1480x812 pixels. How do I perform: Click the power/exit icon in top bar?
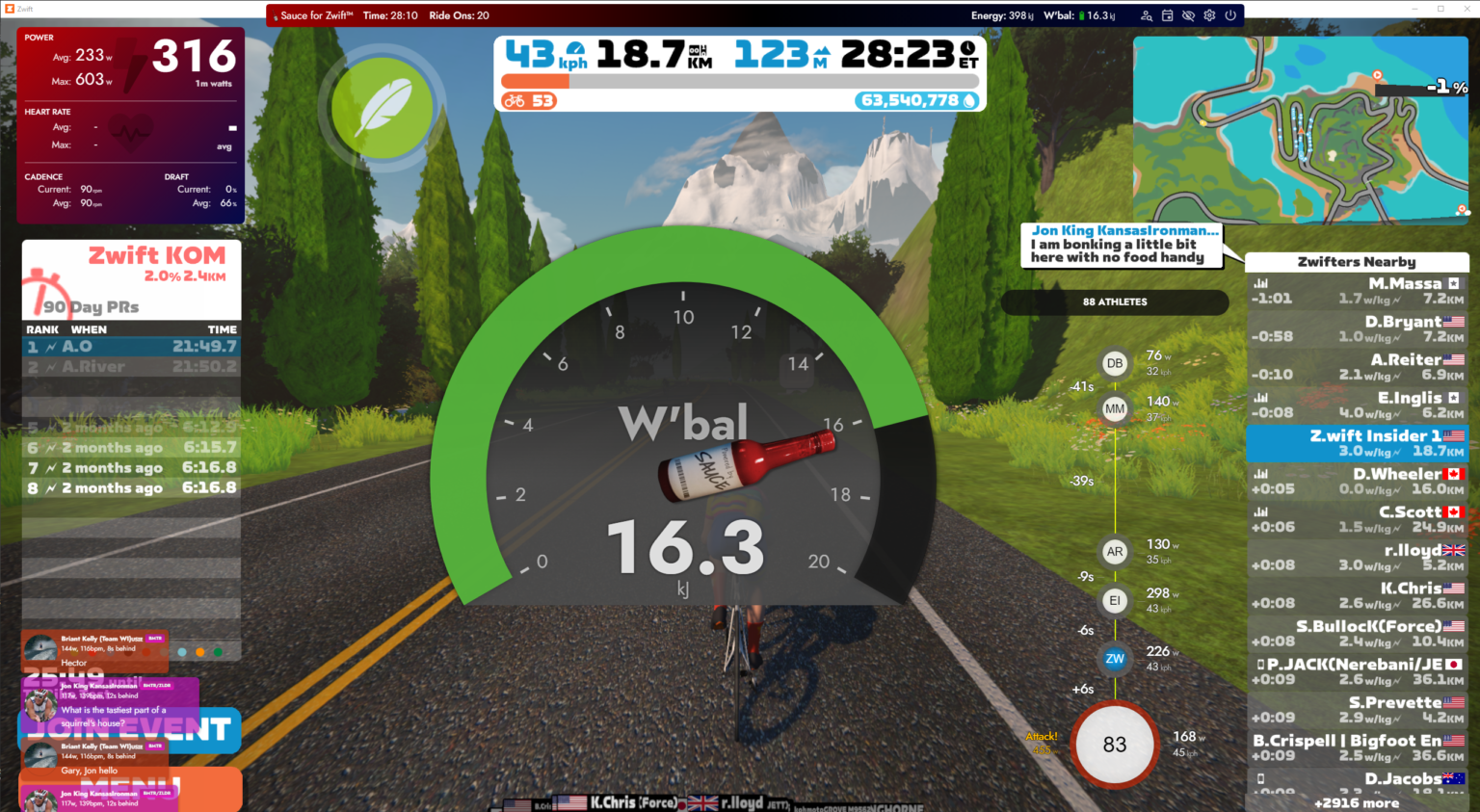click(1230, 15)
